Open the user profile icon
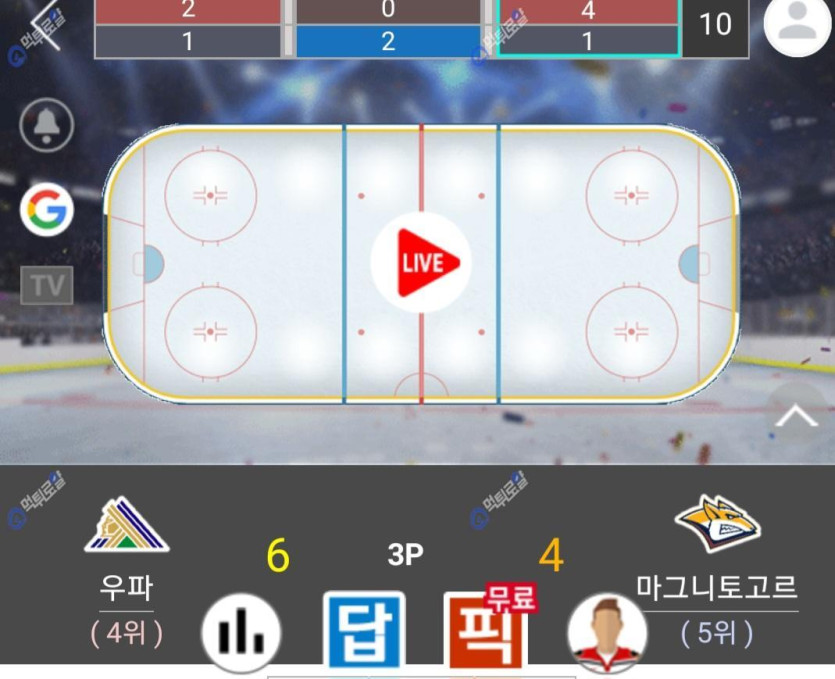Viewport: 835px width, 679px height. click(x=797, y=24)
